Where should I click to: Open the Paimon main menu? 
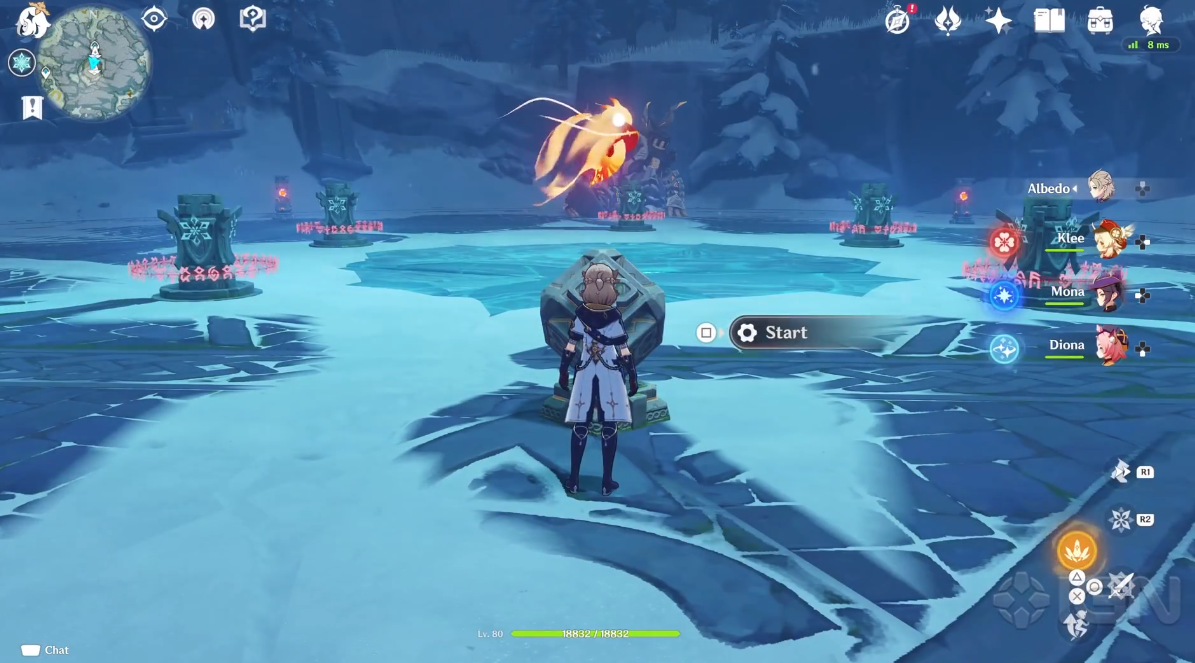(x=32, y=20)
